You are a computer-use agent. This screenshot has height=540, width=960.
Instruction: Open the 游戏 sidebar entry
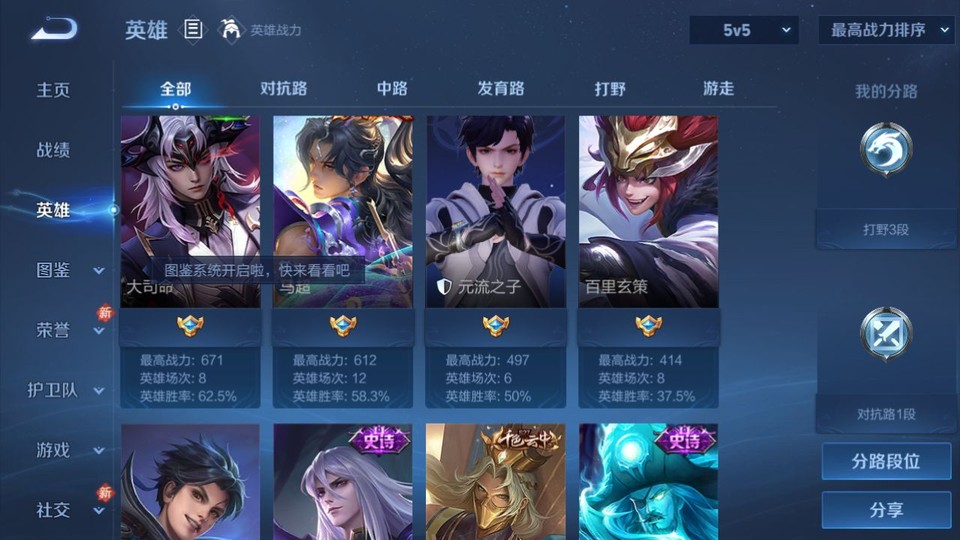coord(68,450)
